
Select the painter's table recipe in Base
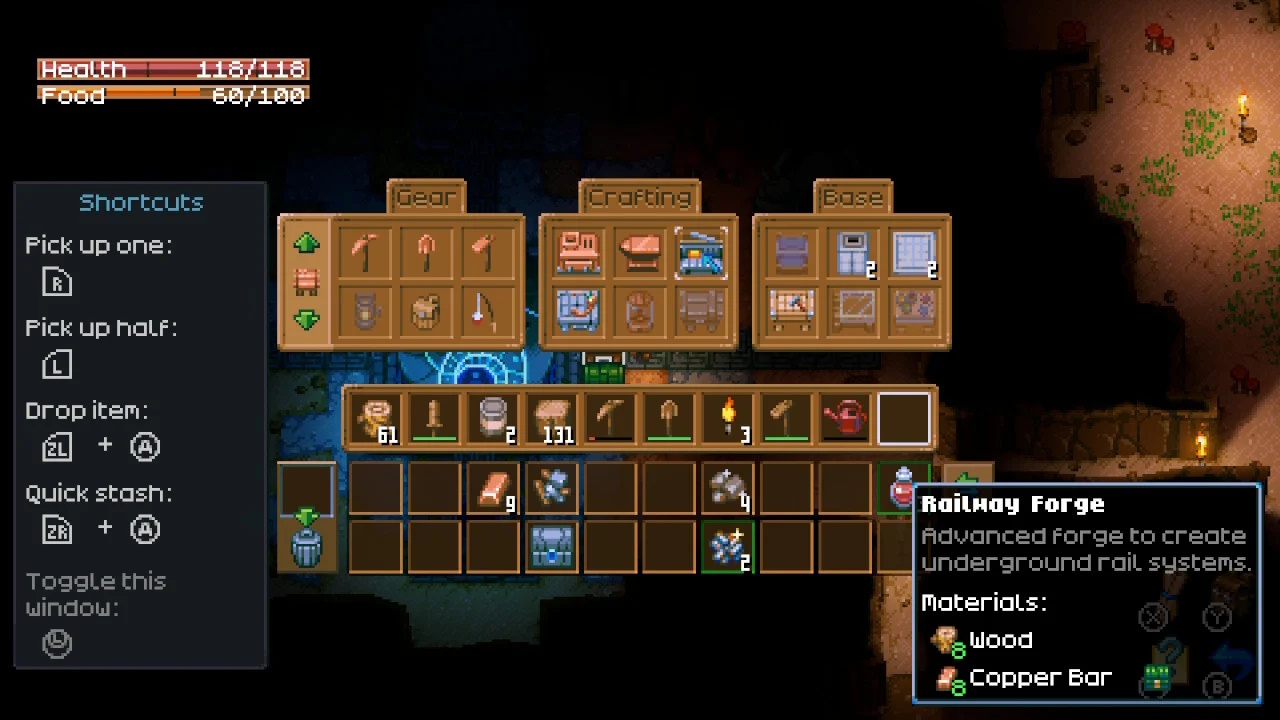[x=793, y=312]
